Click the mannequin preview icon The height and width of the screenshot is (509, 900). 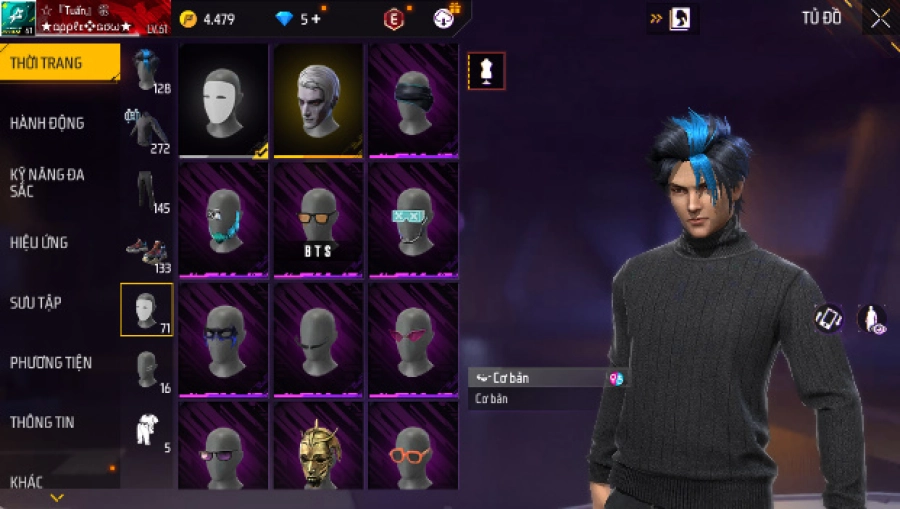click(x=486, y=71)
